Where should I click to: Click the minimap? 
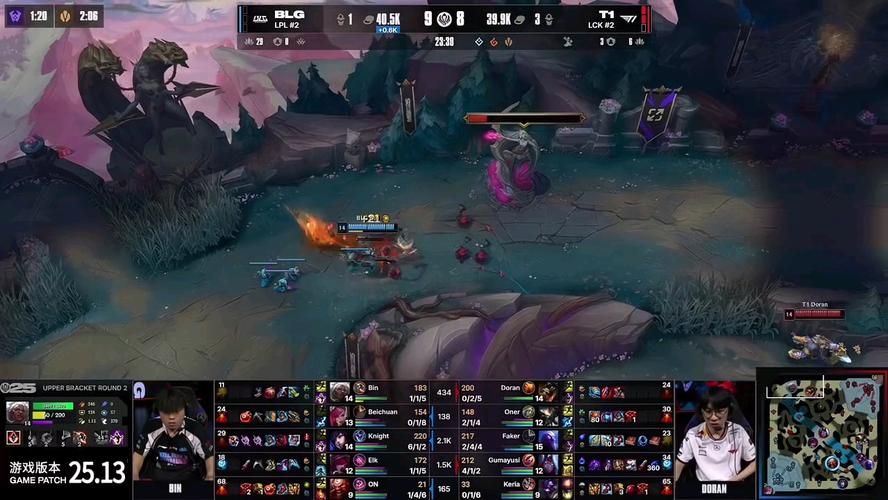pos(822,437)
